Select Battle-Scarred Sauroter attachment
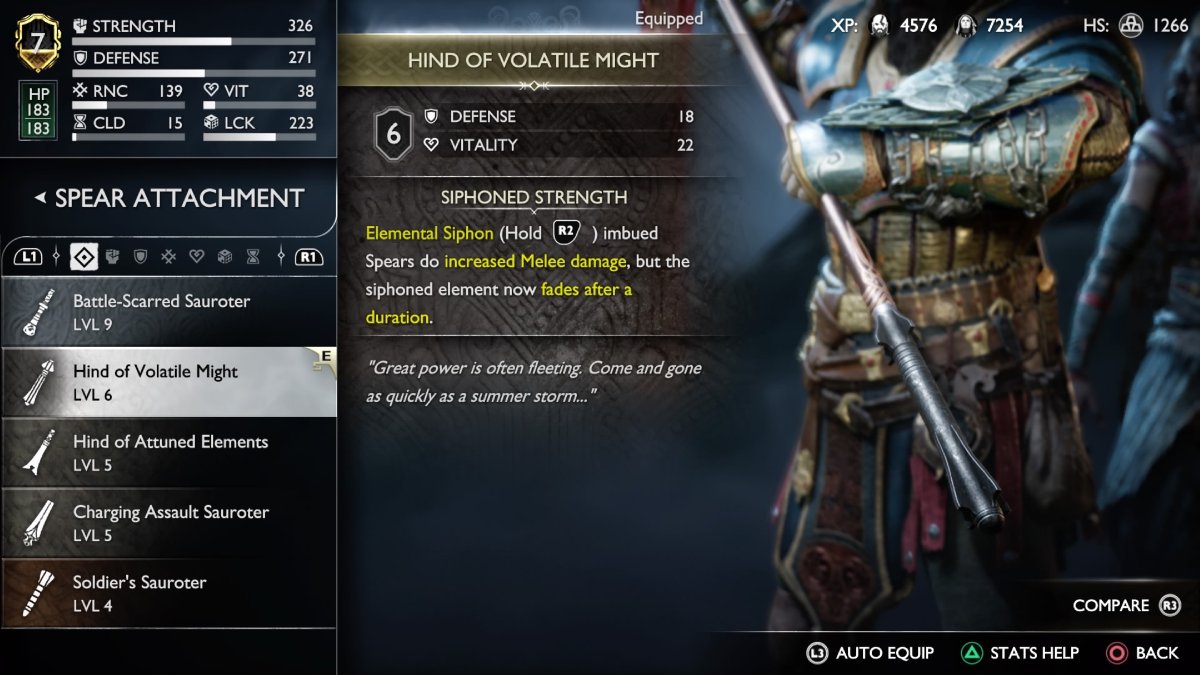This screenshot has height=675, width=1200. (x=168, y=311)
